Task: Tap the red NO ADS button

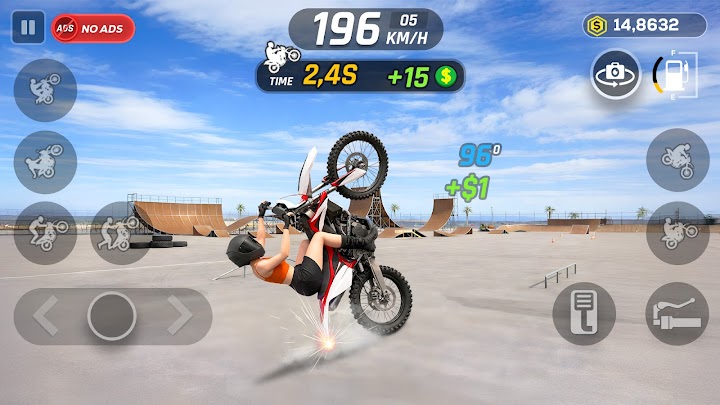Action: (93, 28)
